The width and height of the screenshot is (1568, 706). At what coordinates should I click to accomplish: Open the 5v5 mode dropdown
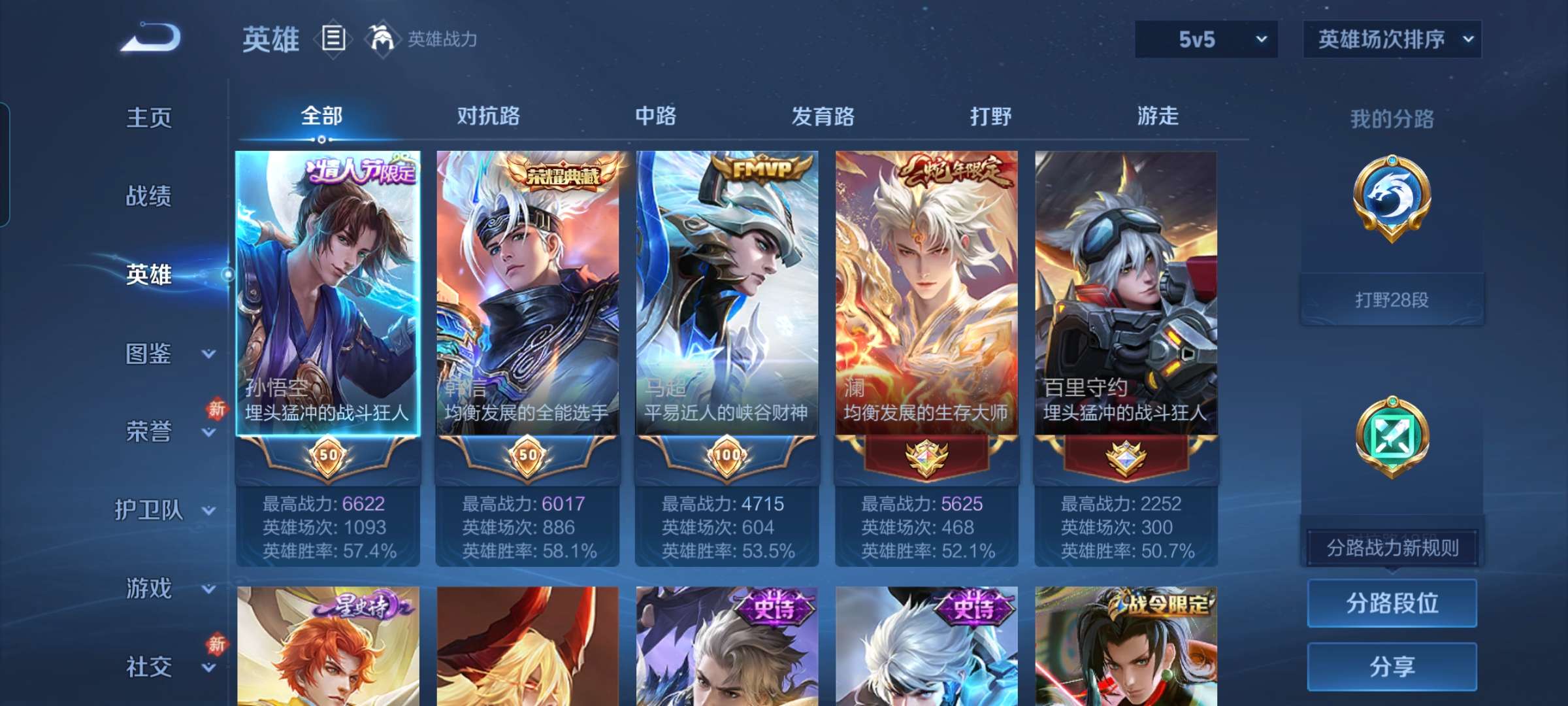(x=1204, y=39)
